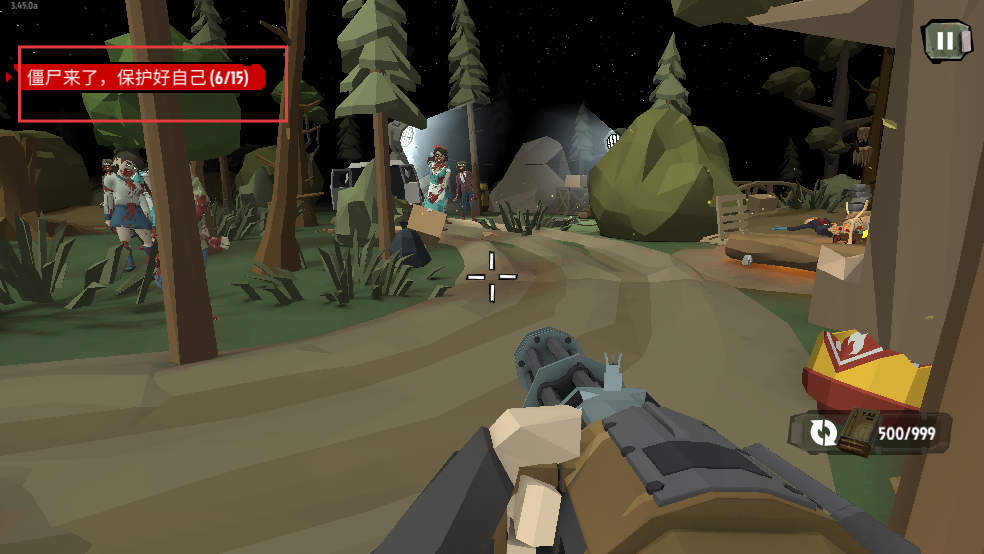Select the zombie objective tracker banner
The height and width of the screenshot is (554, 984).
pyautogui.click(x=140, y=78)
